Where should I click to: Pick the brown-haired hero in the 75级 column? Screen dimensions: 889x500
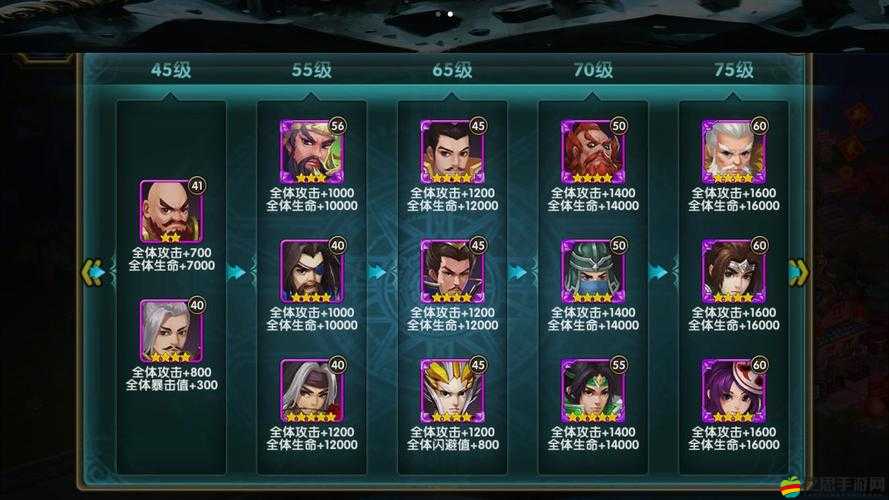733,271
